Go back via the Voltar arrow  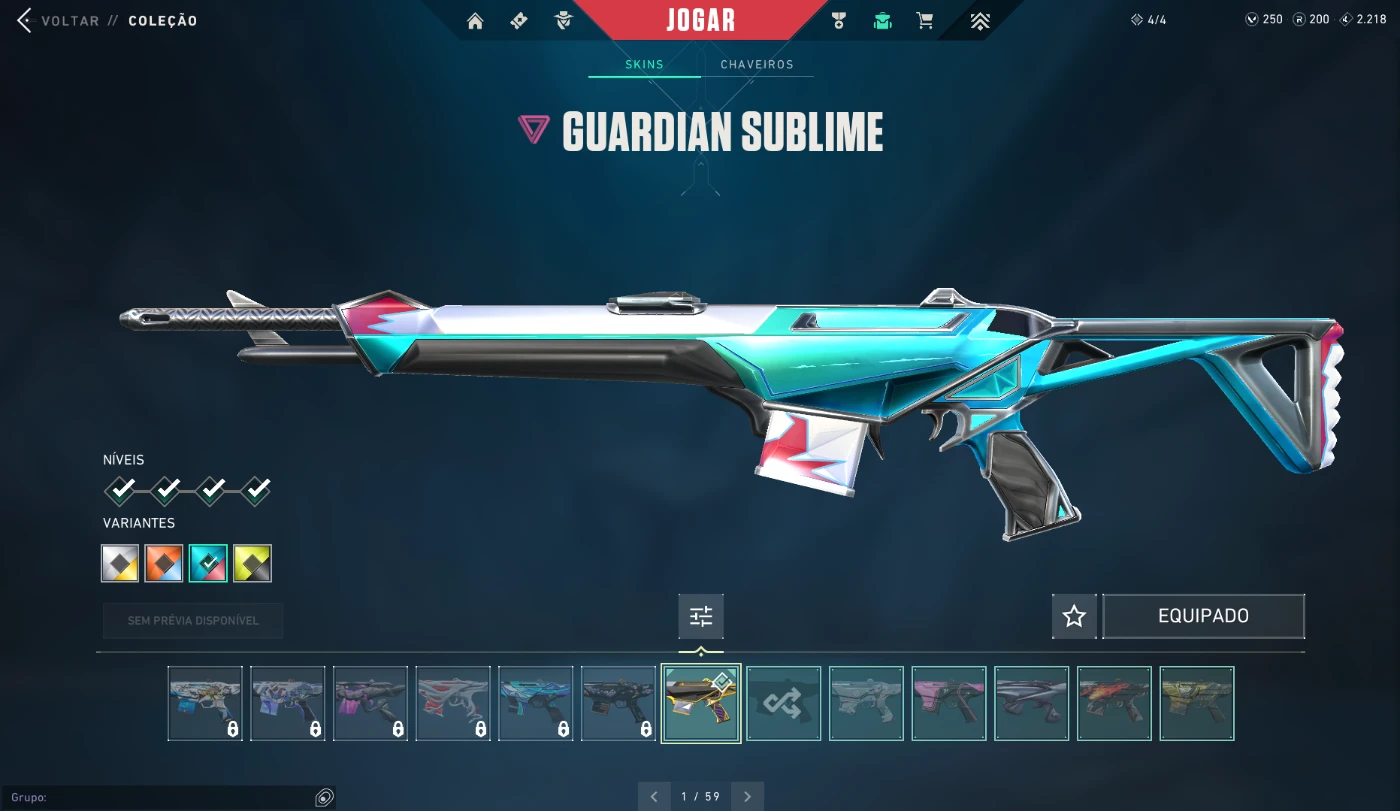25,21
